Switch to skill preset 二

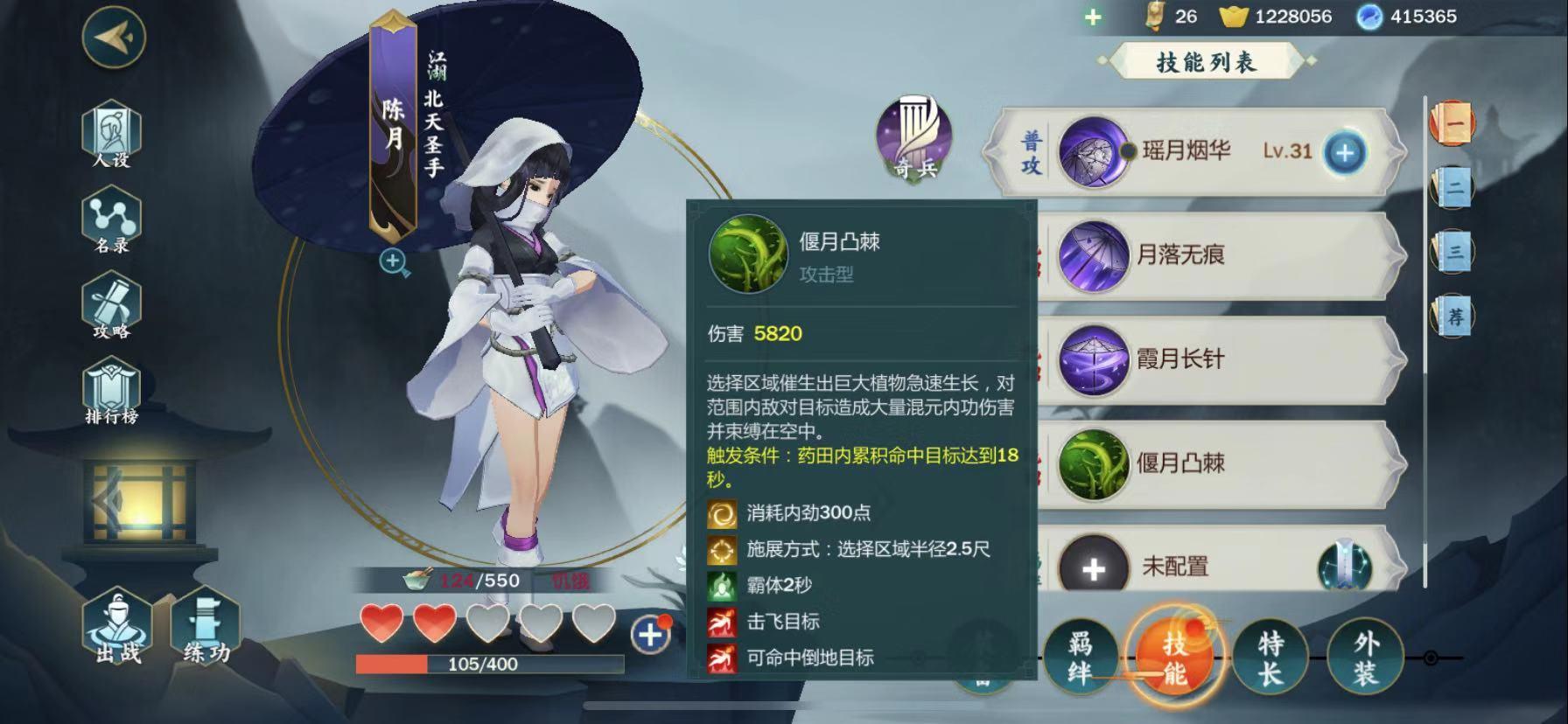[x=1453, y=187]
